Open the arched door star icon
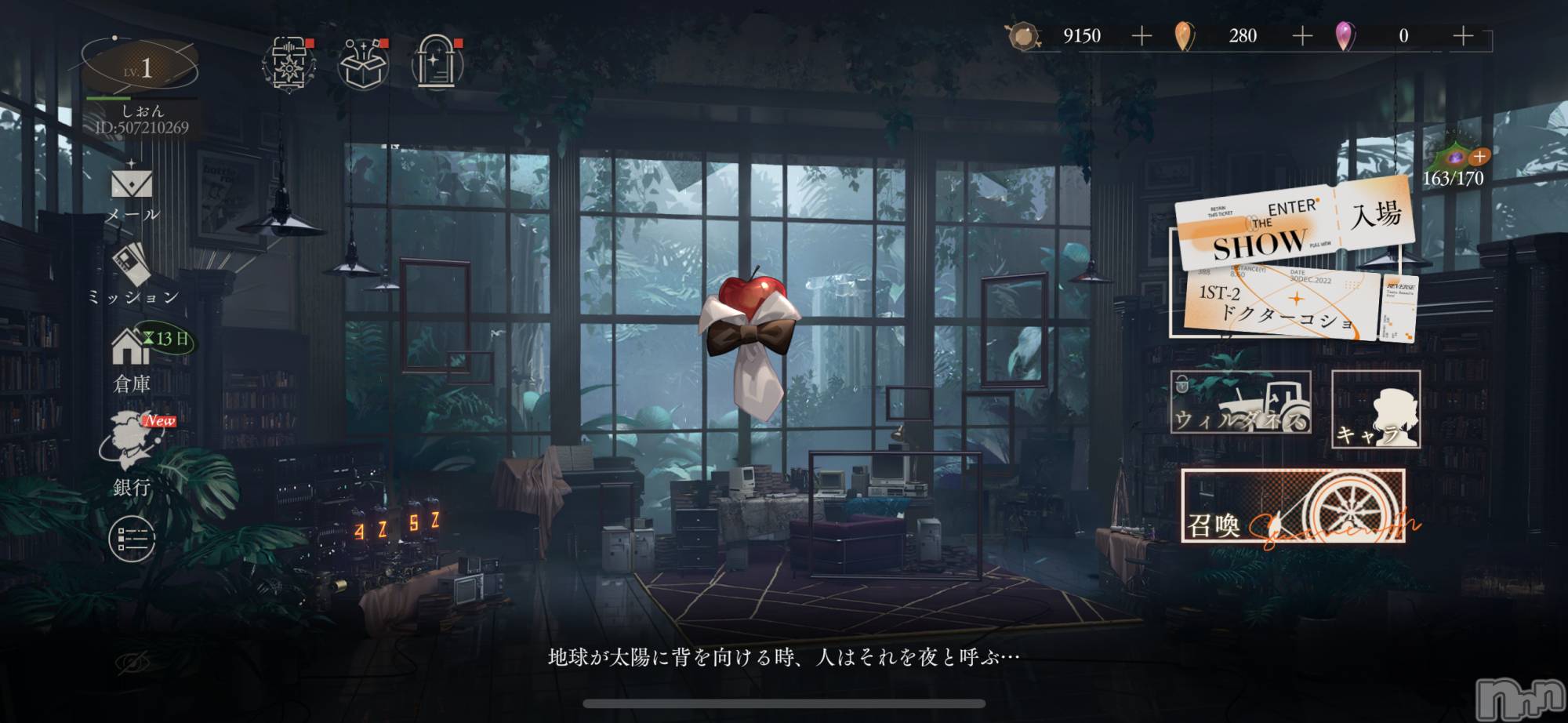Viewport: 1568px width, 723px height. coord(437,63)
